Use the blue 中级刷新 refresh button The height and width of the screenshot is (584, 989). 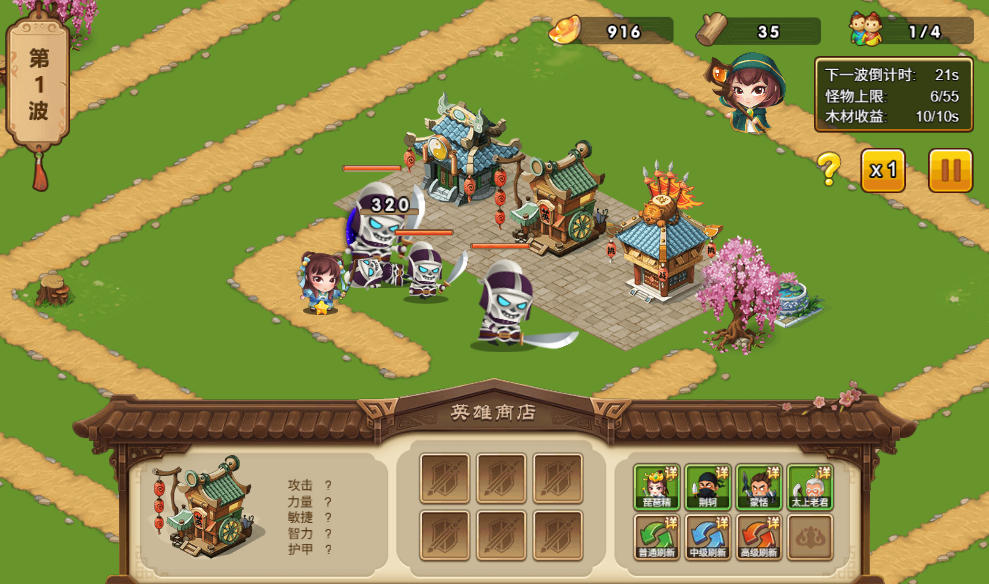click(707, 537)
